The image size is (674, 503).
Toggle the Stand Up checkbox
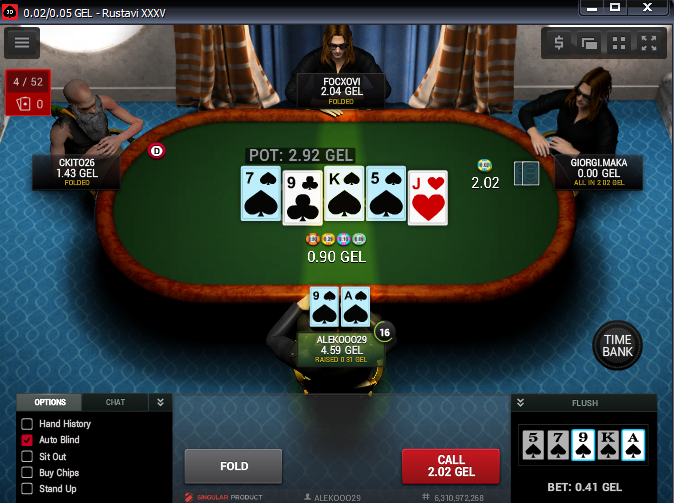(x=27, y=489)
